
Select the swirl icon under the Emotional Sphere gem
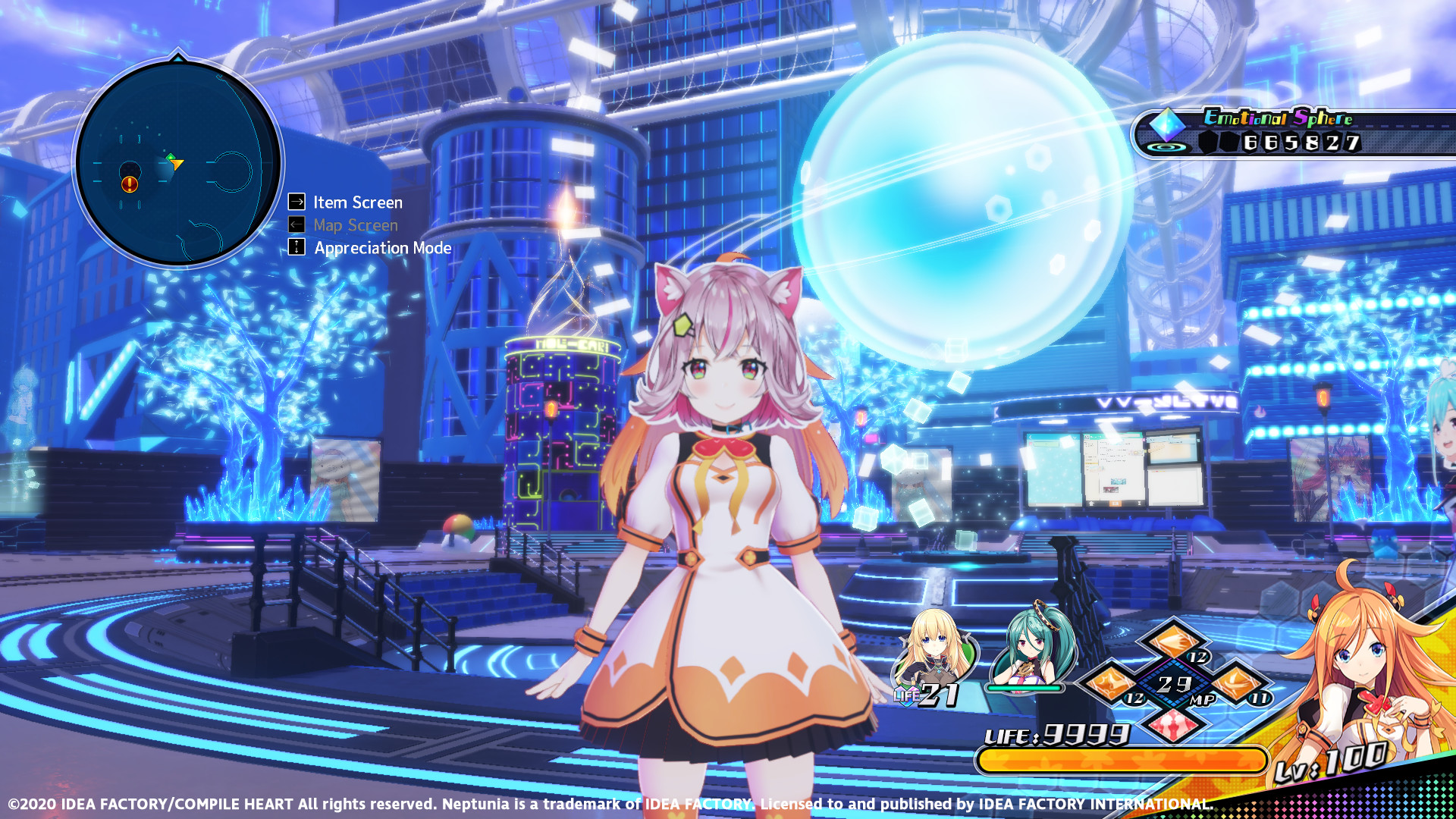(x=1166, y=149)
